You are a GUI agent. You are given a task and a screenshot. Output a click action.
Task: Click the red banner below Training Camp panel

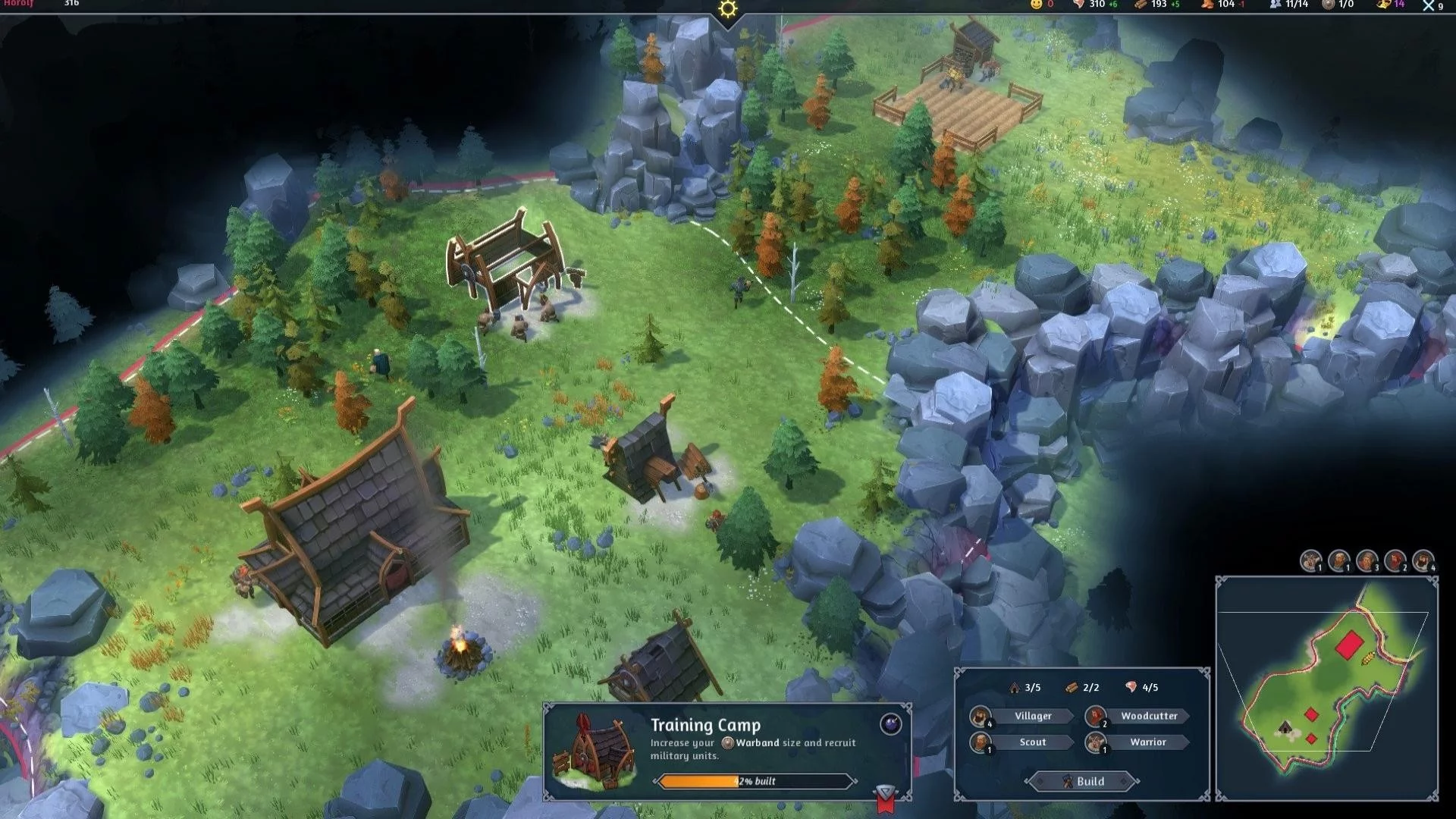point(885,799)
